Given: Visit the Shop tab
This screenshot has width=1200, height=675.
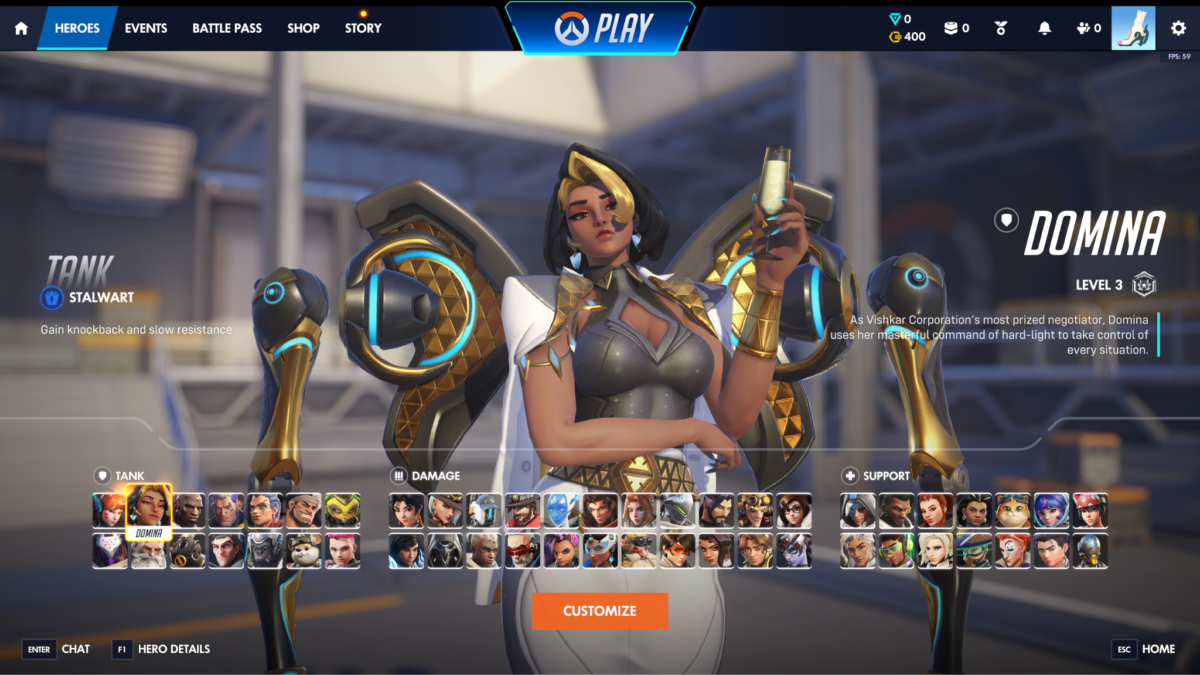Looking at the screenshot, I should coord(303,28).
